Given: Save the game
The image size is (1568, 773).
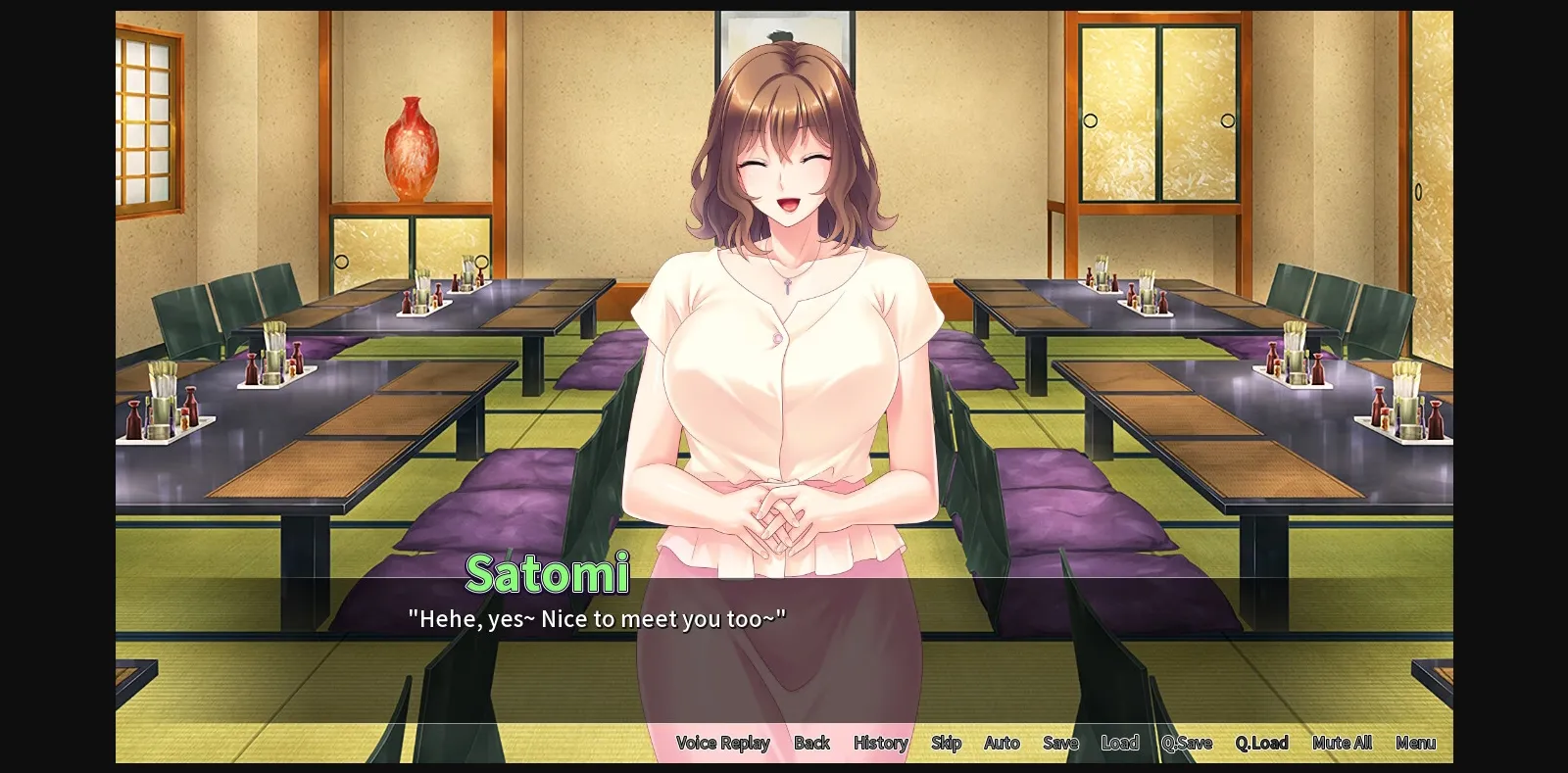Looking at the screenshot, I should pos(1061,743).
